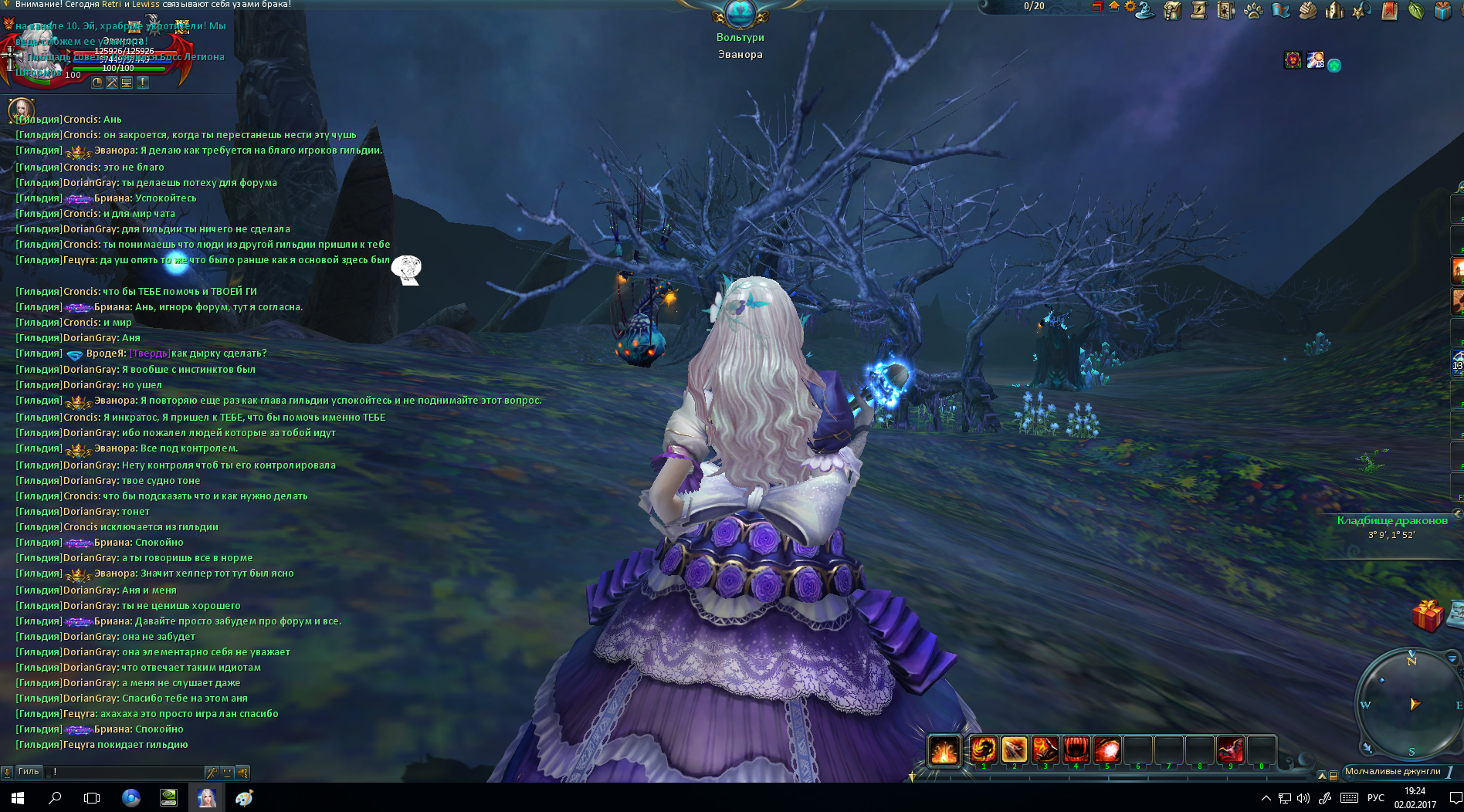Image resolution: width=1464 pixels, height=812 pixels.
Task: Open the Windows Start menu
Action: click(x=18, y=798)
